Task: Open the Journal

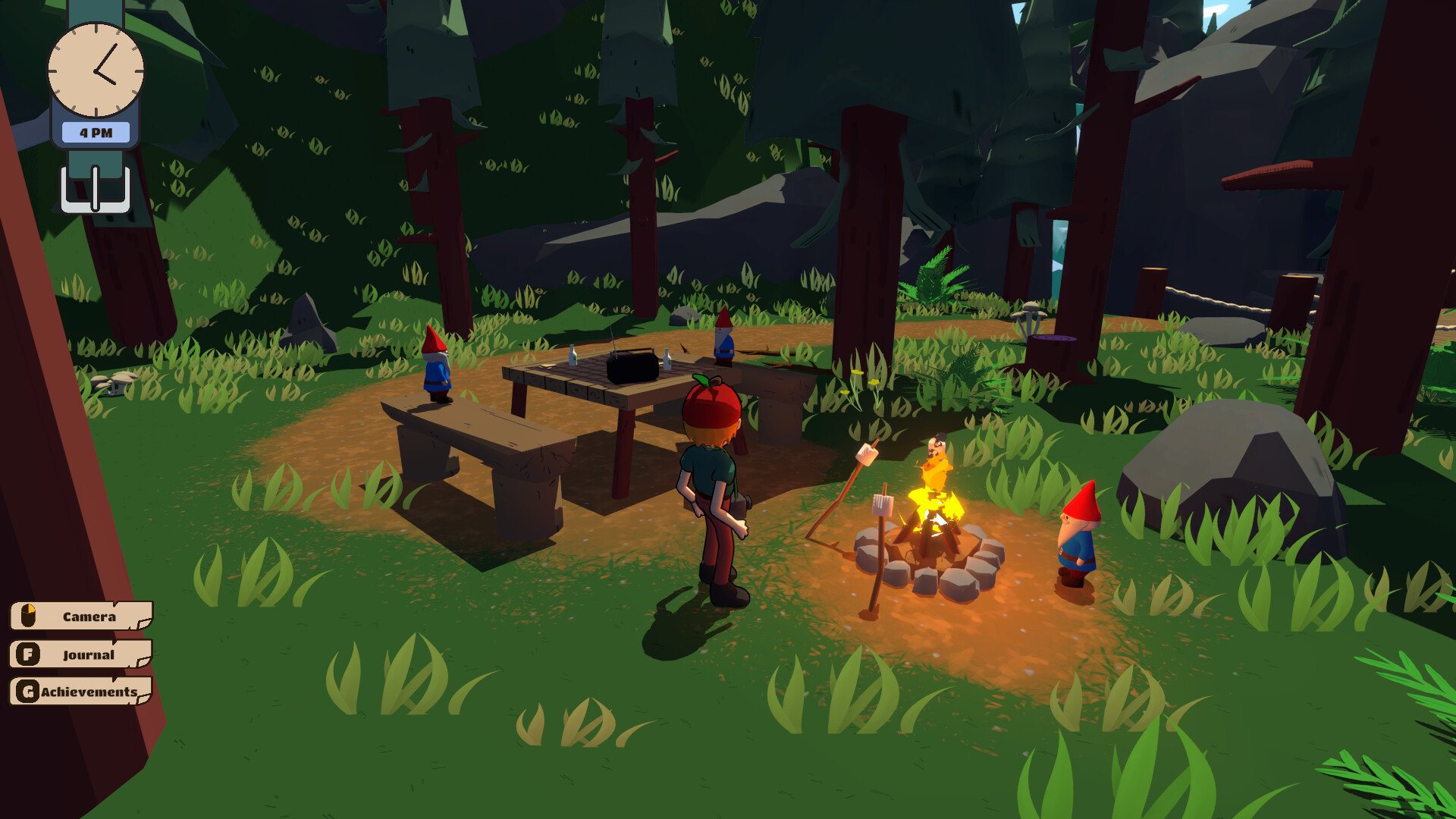Action: click(81, 654)
